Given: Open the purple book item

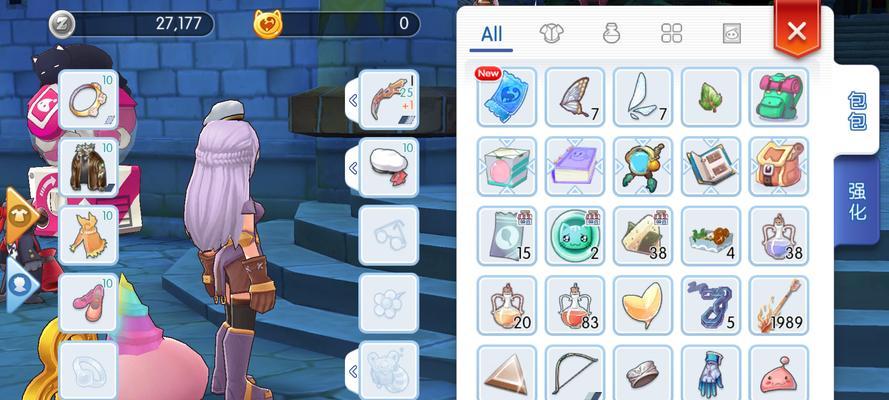Looking at the screenshot, I should pos(575,166).
